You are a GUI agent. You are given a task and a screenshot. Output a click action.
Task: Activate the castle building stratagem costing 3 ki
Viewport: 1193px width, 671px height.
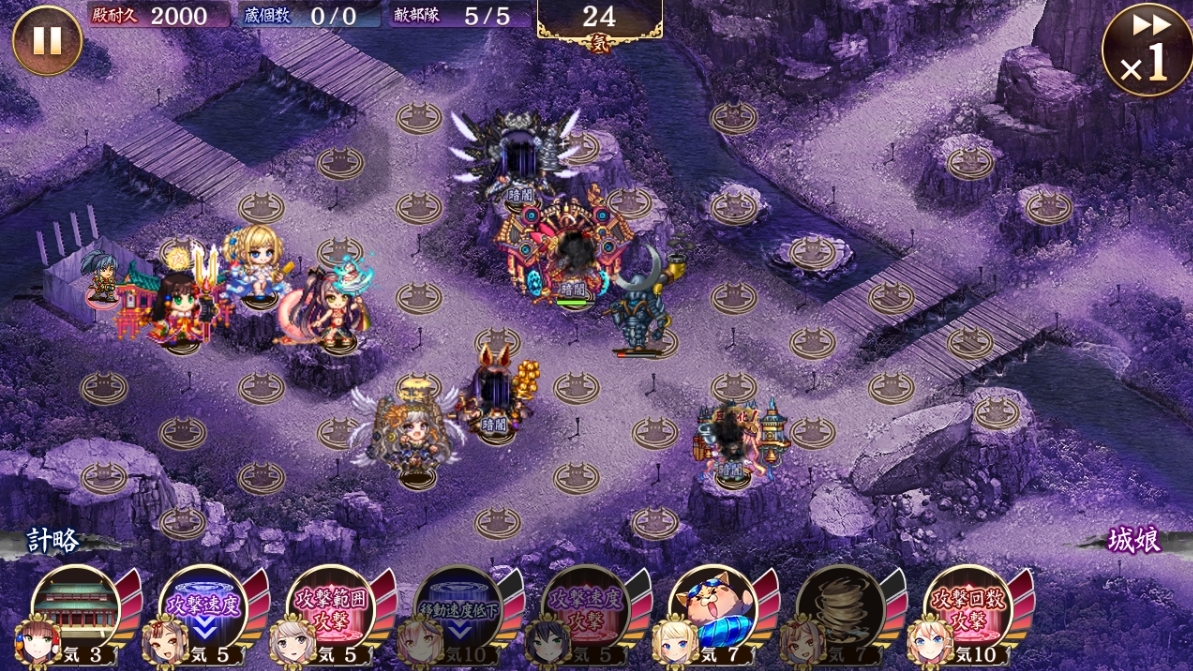(76, 608)
